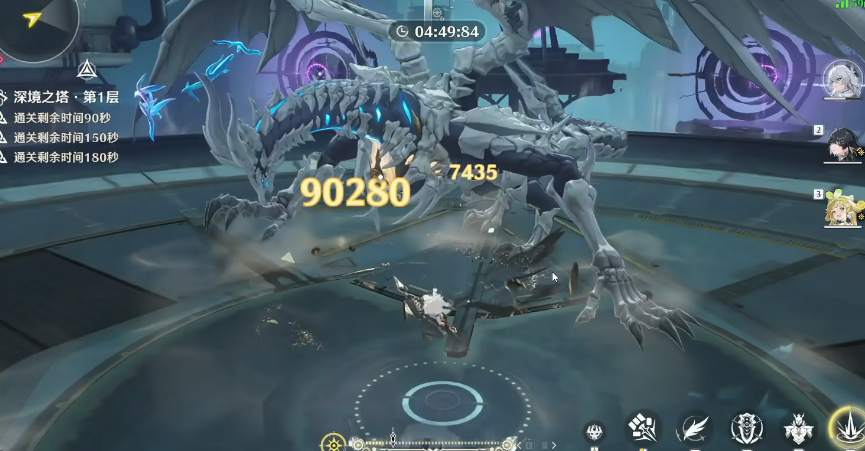Unleash the yellow-ringed spike burst skill
865x451 pixels.
click(x=848, y=429)
